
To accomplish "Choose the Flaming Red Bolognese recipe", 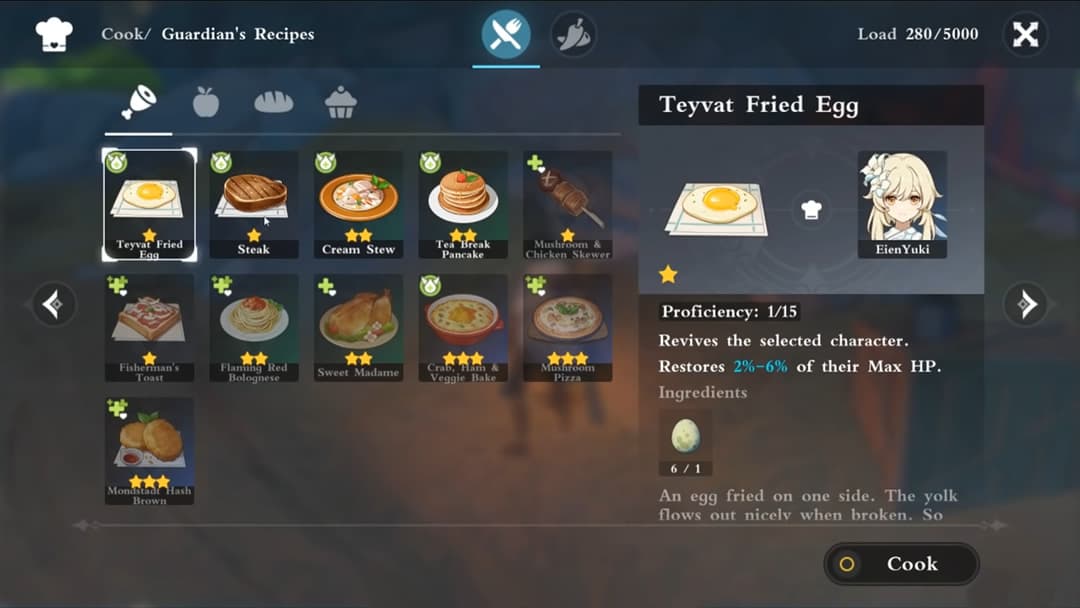I will pyautogui.click(x=254, y=328).
